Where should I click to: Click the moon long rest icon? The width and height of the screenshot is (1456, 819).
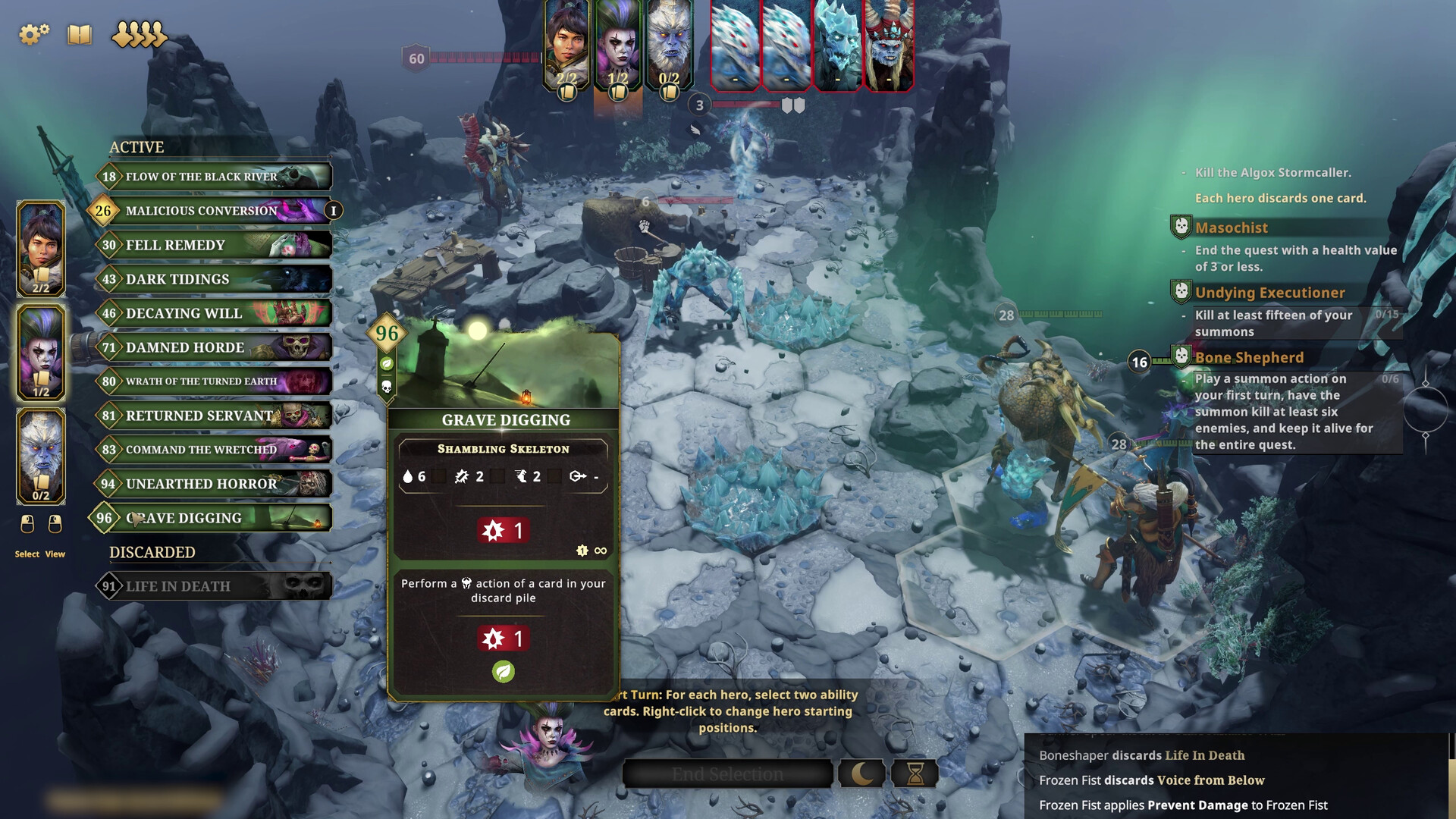tap(861, 773)
